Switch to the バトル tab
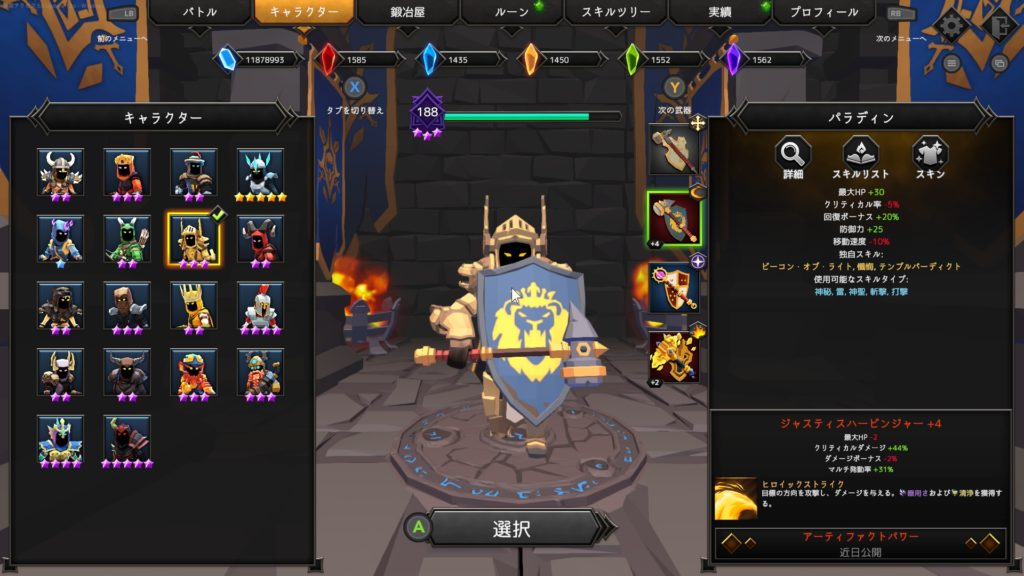This screenshot has height=576, width=1024. click(x=199, y=13)
